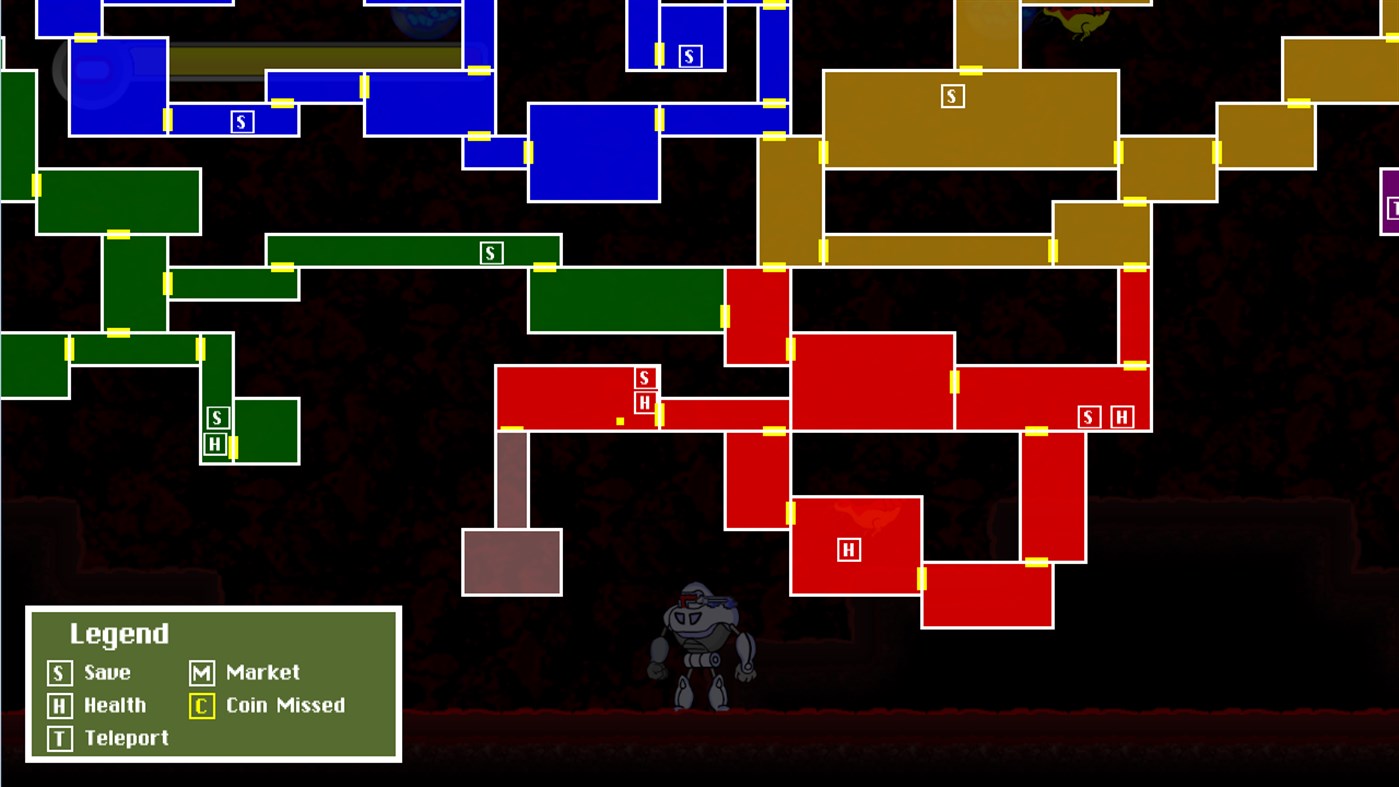Image resolution: width=1399 pixels, height=787 pixels.
Task: Click the Market entry in the Legend
Action: click(x=202, y=673)
